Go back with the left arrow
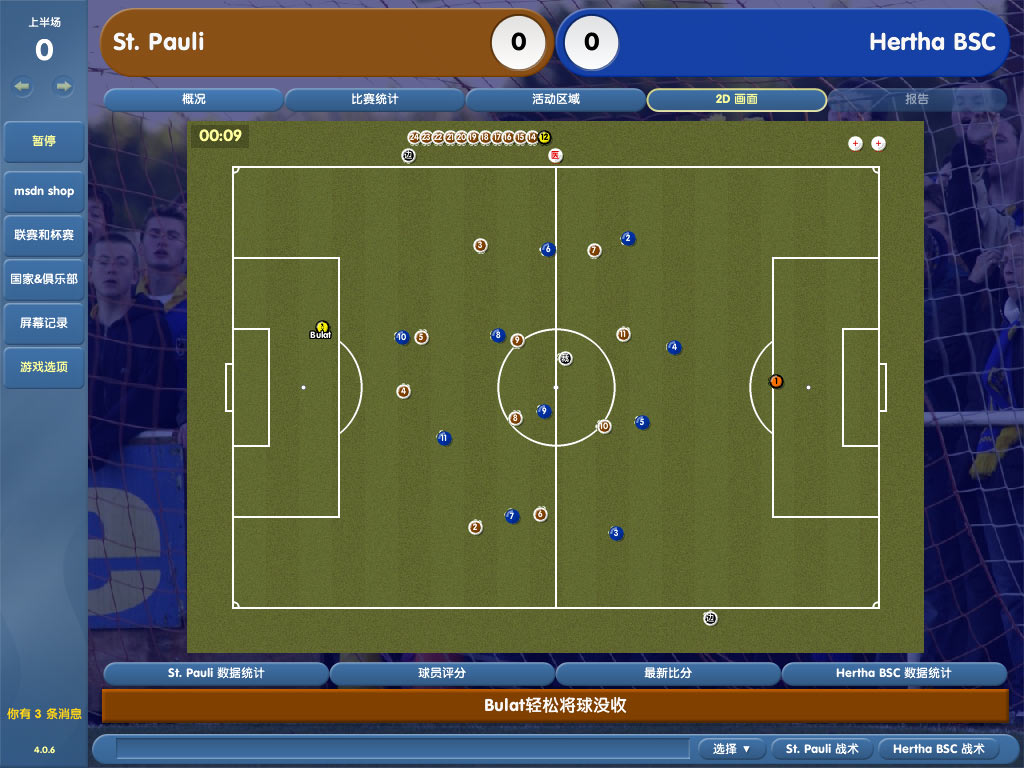 point(22,87)
